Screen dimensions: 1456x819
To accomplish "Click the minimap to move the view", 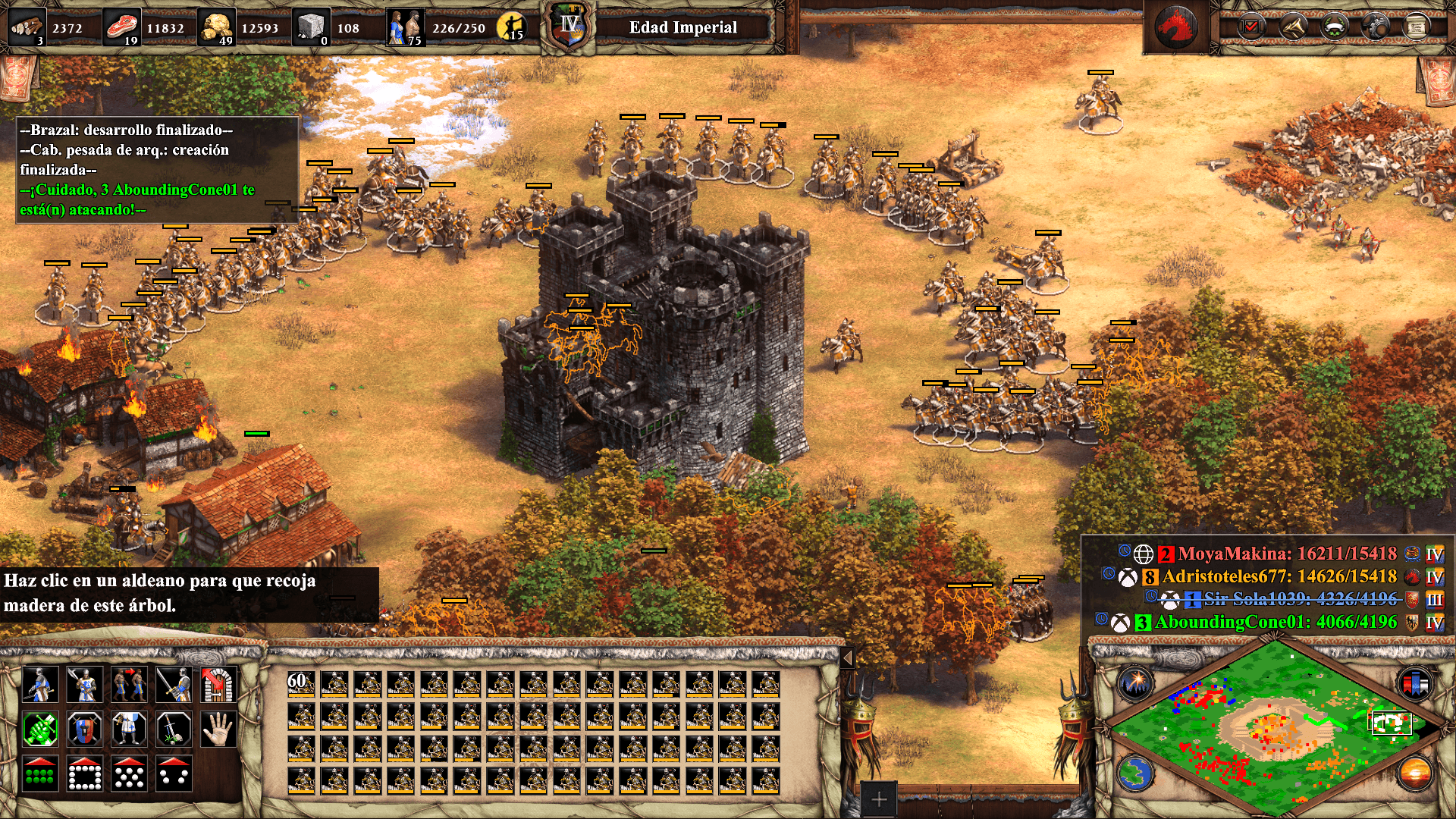I will [1274, 728].
